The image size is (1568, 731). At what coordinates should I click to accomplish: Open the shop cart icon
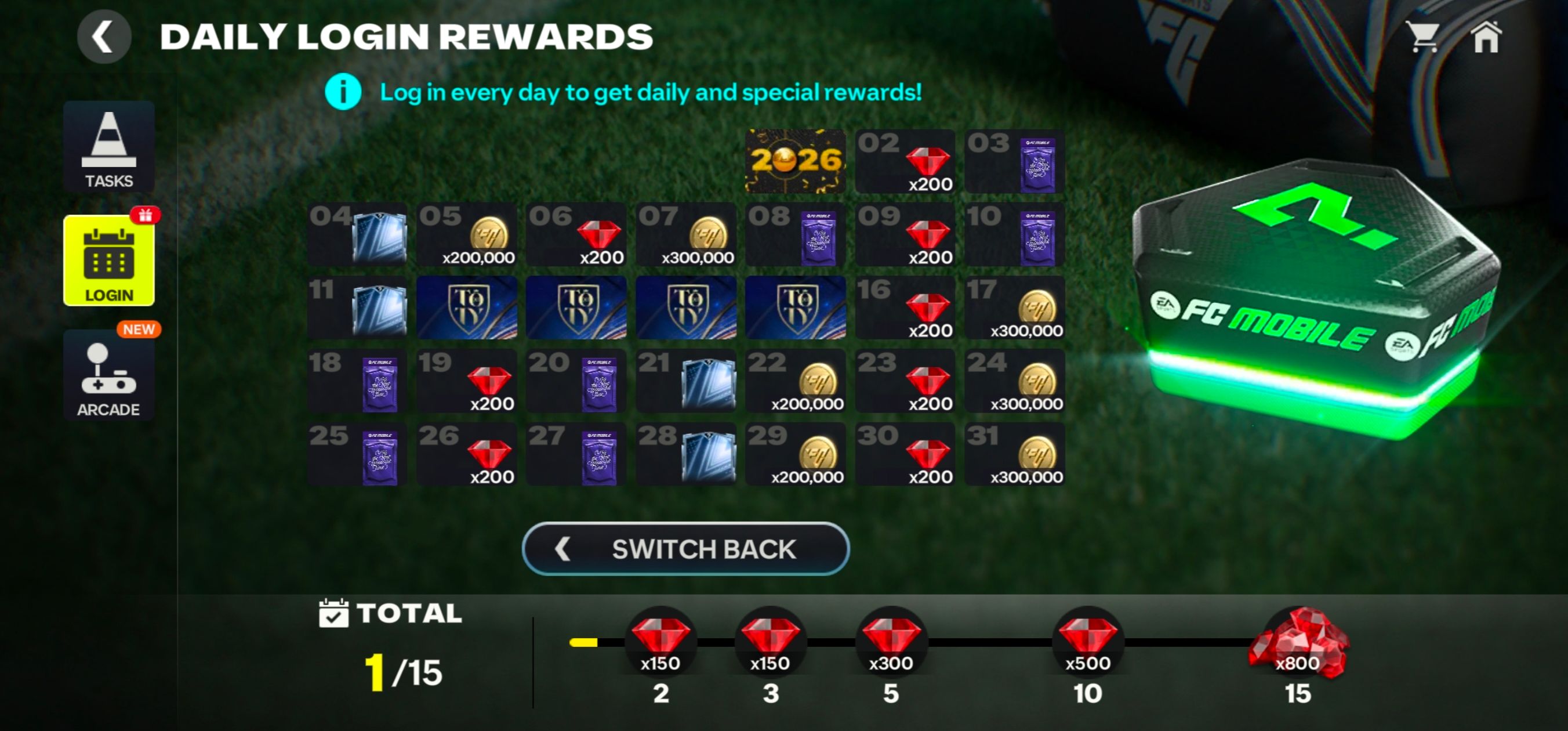pyautogui.click(x=1423, y=37)
